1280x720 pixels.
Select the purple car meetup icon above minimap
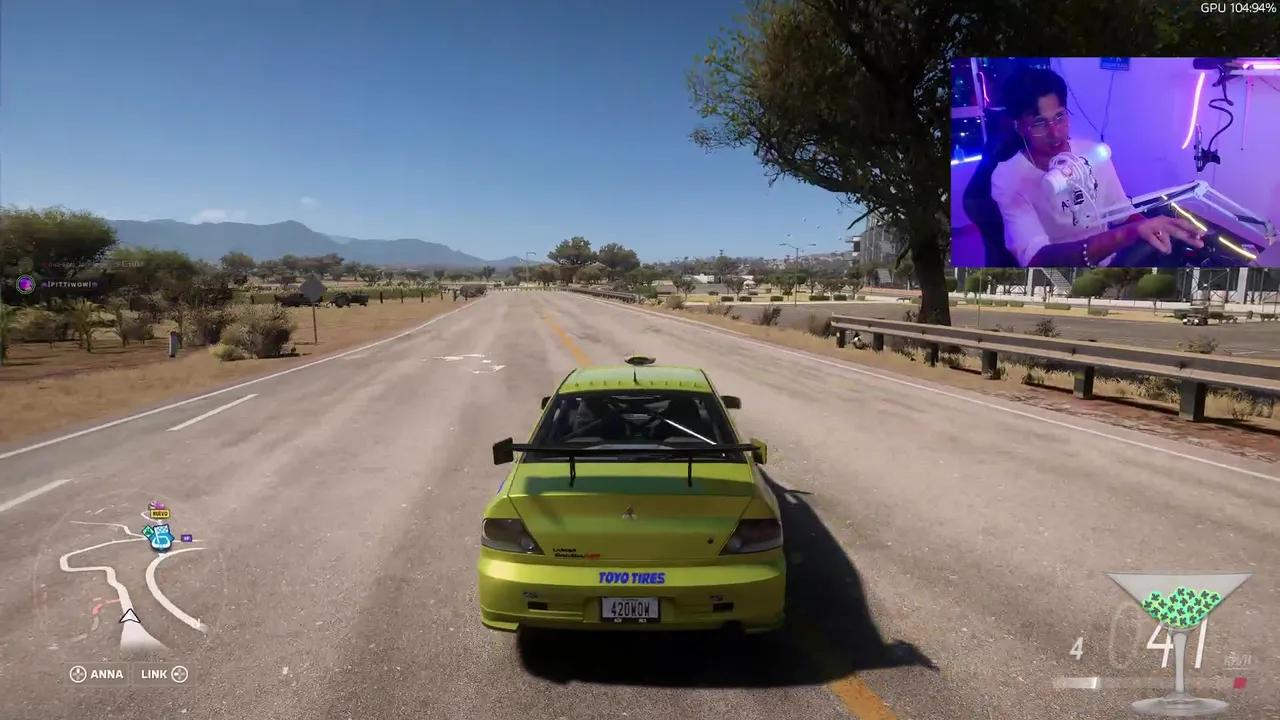pos(156,502)
